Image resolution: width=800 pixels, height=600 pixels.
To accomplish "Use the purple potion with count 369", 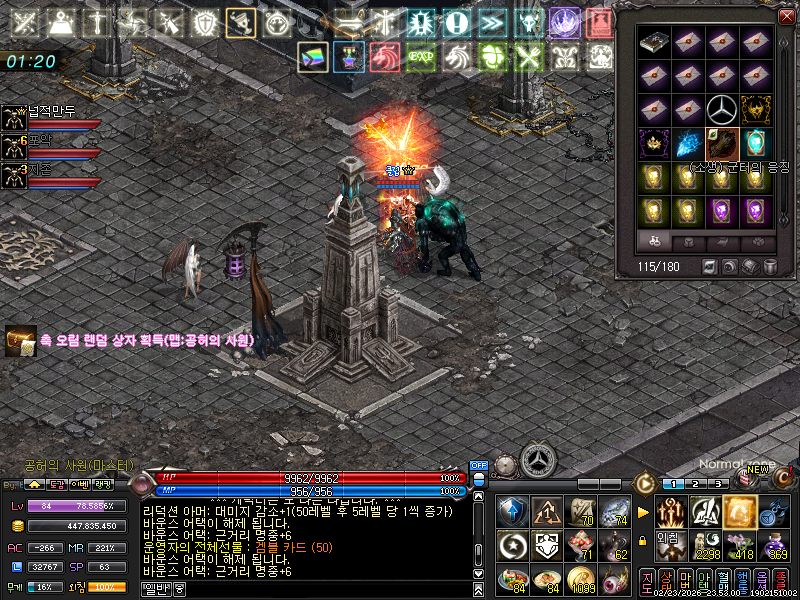I will tap(774, 545).
